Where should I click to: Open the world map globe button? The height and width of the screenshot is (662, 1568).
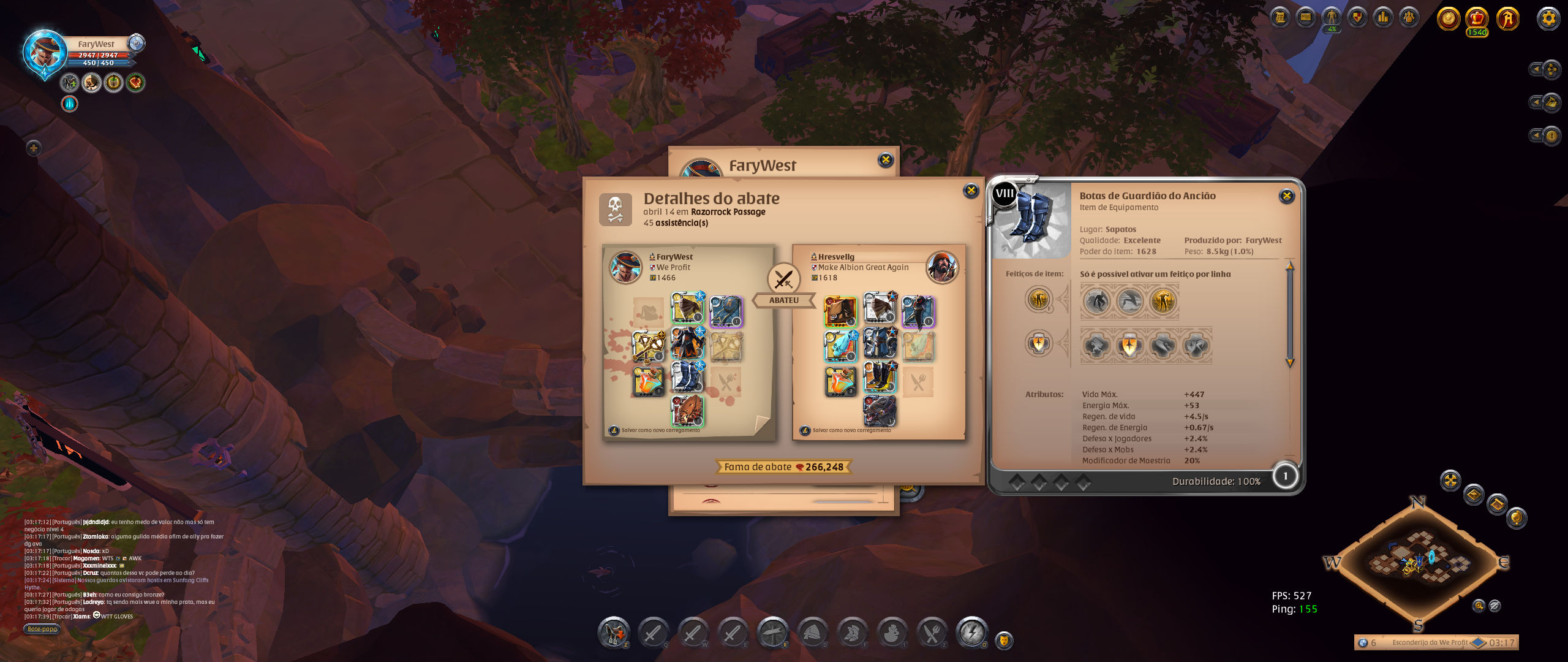coord(1516,518)
